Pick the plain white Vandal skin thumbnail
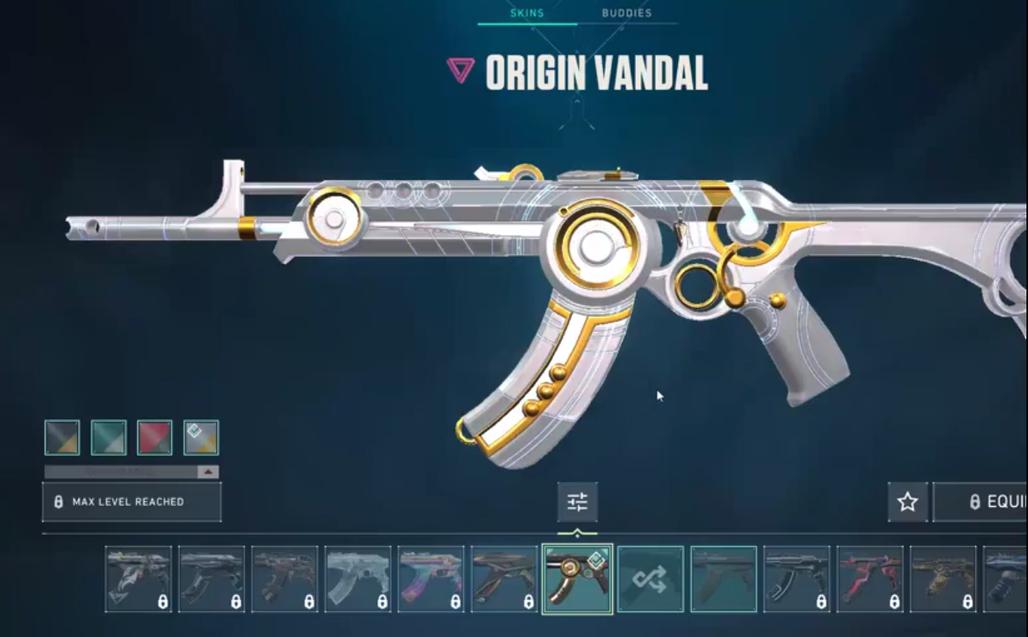Viewport: 1028px width, 637px height. tap(358, 579)
